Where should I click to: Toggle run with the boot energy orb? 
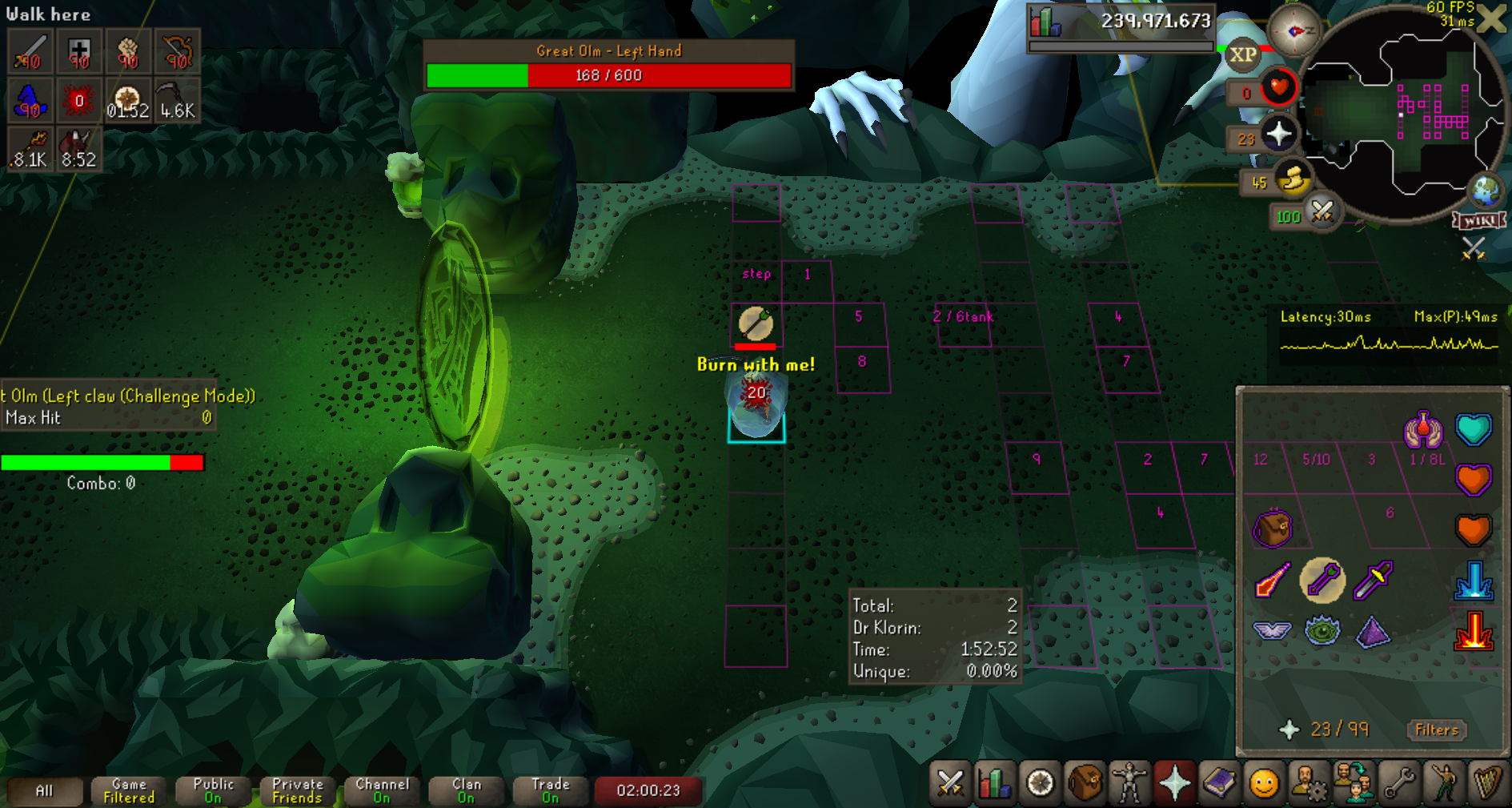1291,180
